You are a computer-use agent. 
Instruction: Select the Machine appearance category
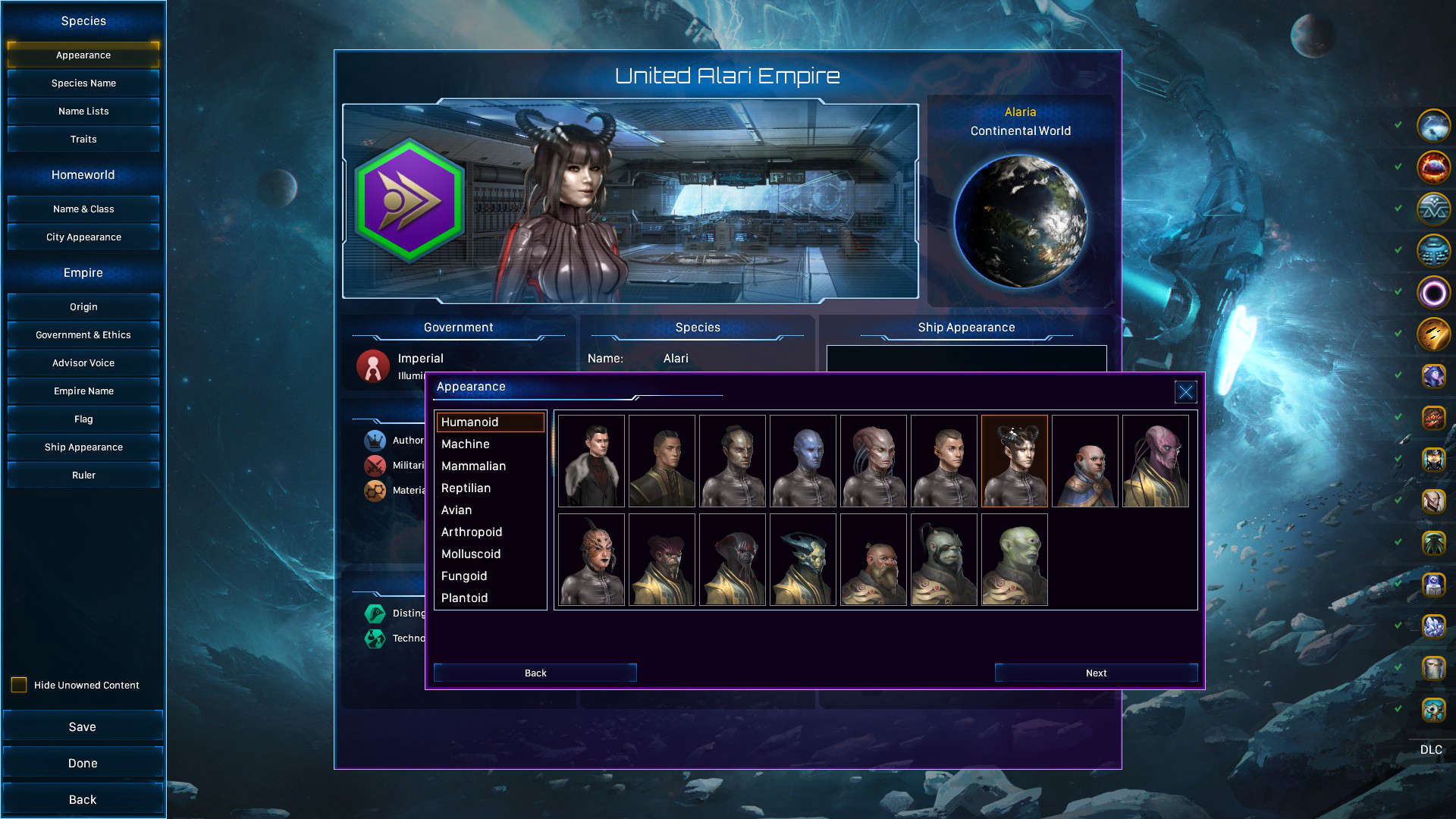pos(465,444)
